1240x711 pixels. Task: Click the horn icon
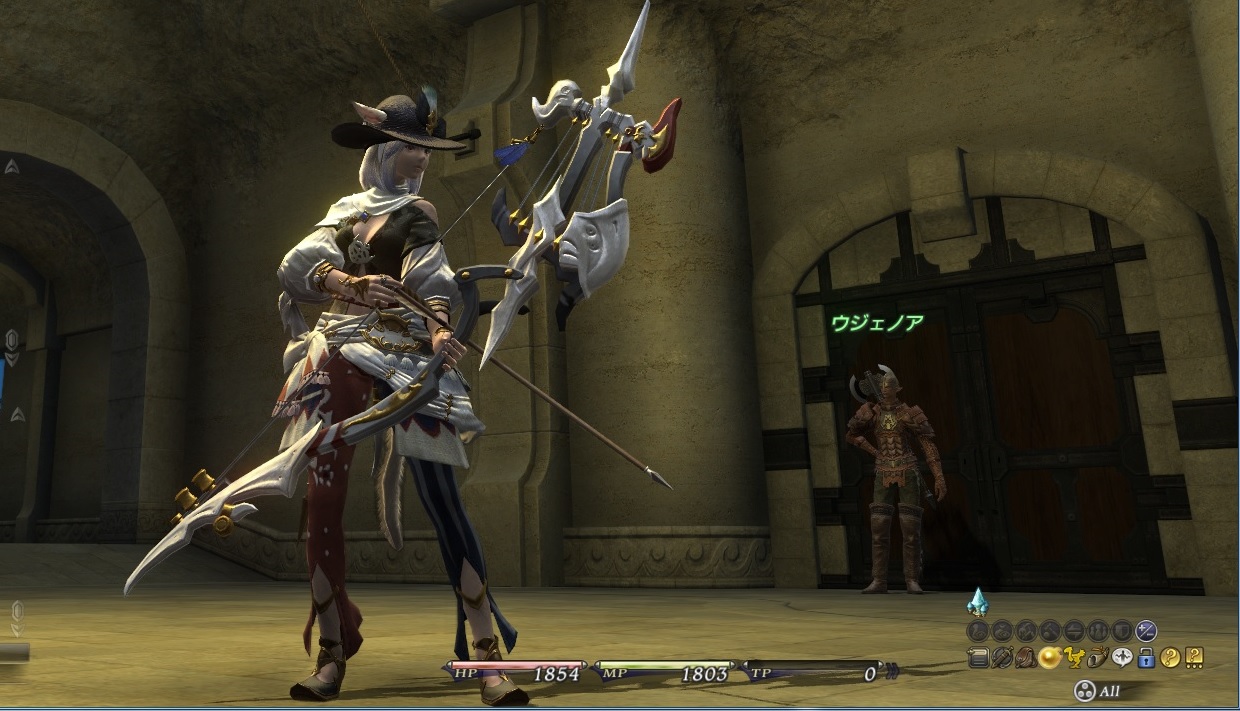[1098, 657]
